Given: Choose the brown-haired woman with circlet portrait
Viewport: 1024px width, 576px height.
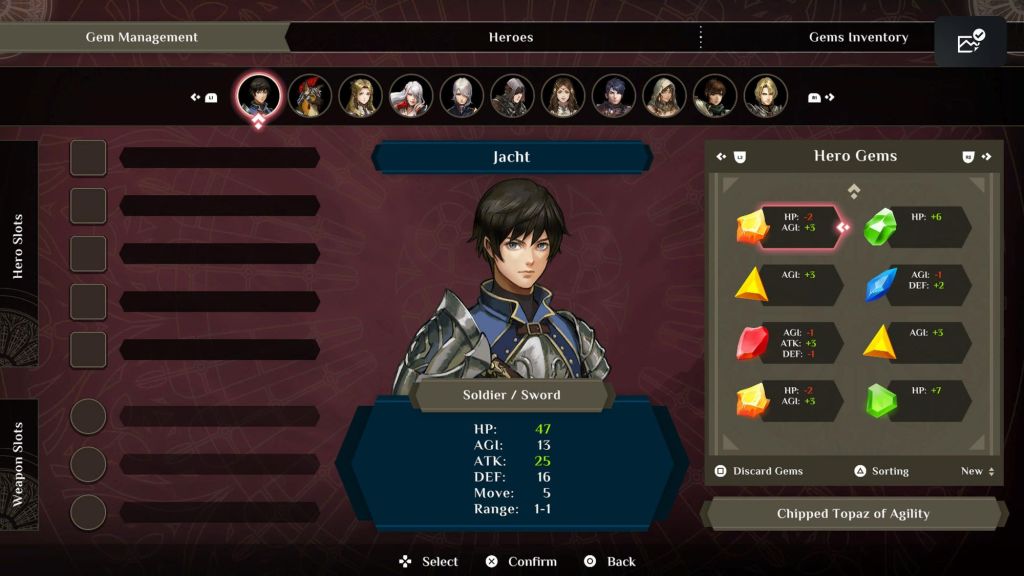Looking at the screenshot, I should point(563,96).
